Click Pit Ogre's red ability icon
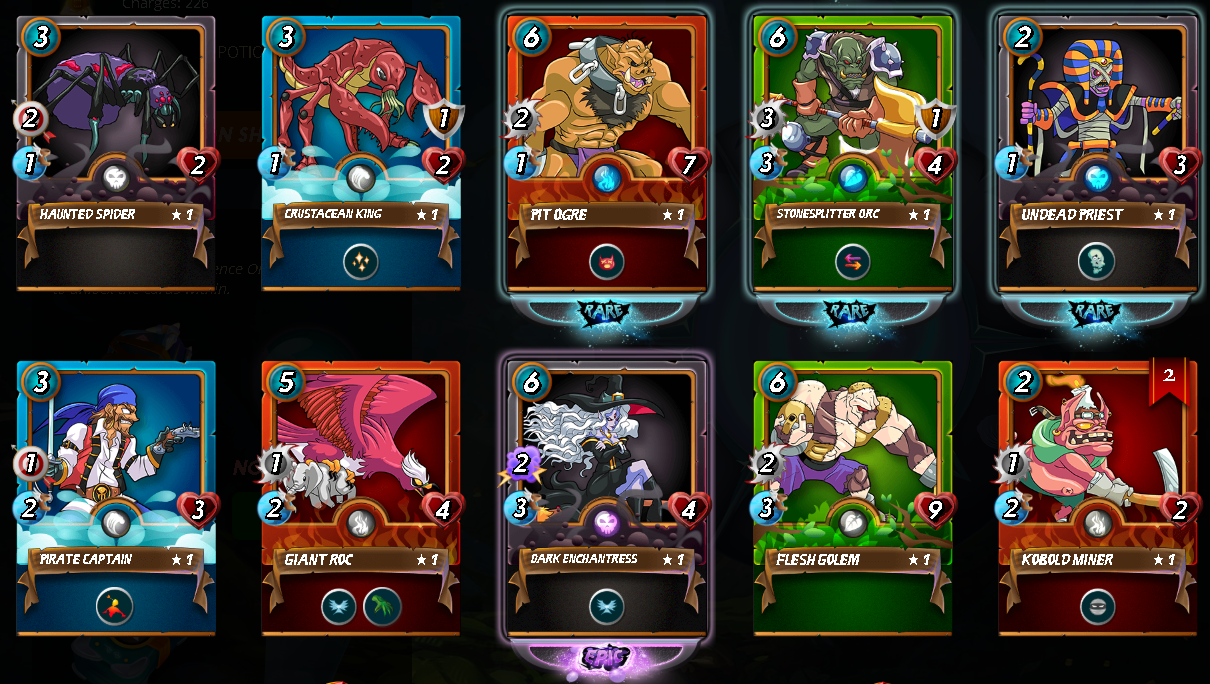Screen dimensions: 1210x684 tap(606, 262)
